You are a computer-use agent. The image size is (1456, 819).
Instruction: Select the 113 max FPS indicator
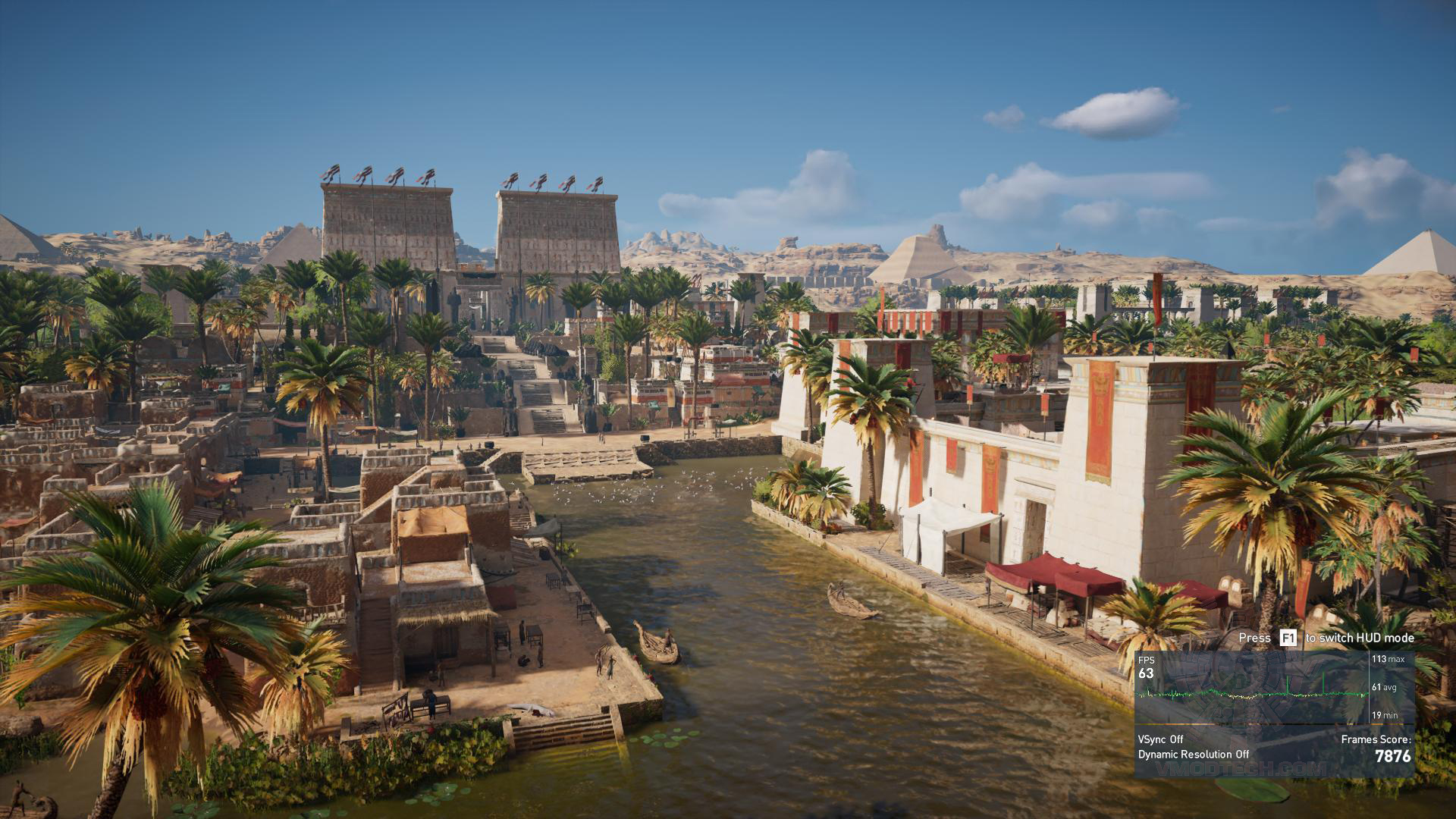(x=1388, y=659)
